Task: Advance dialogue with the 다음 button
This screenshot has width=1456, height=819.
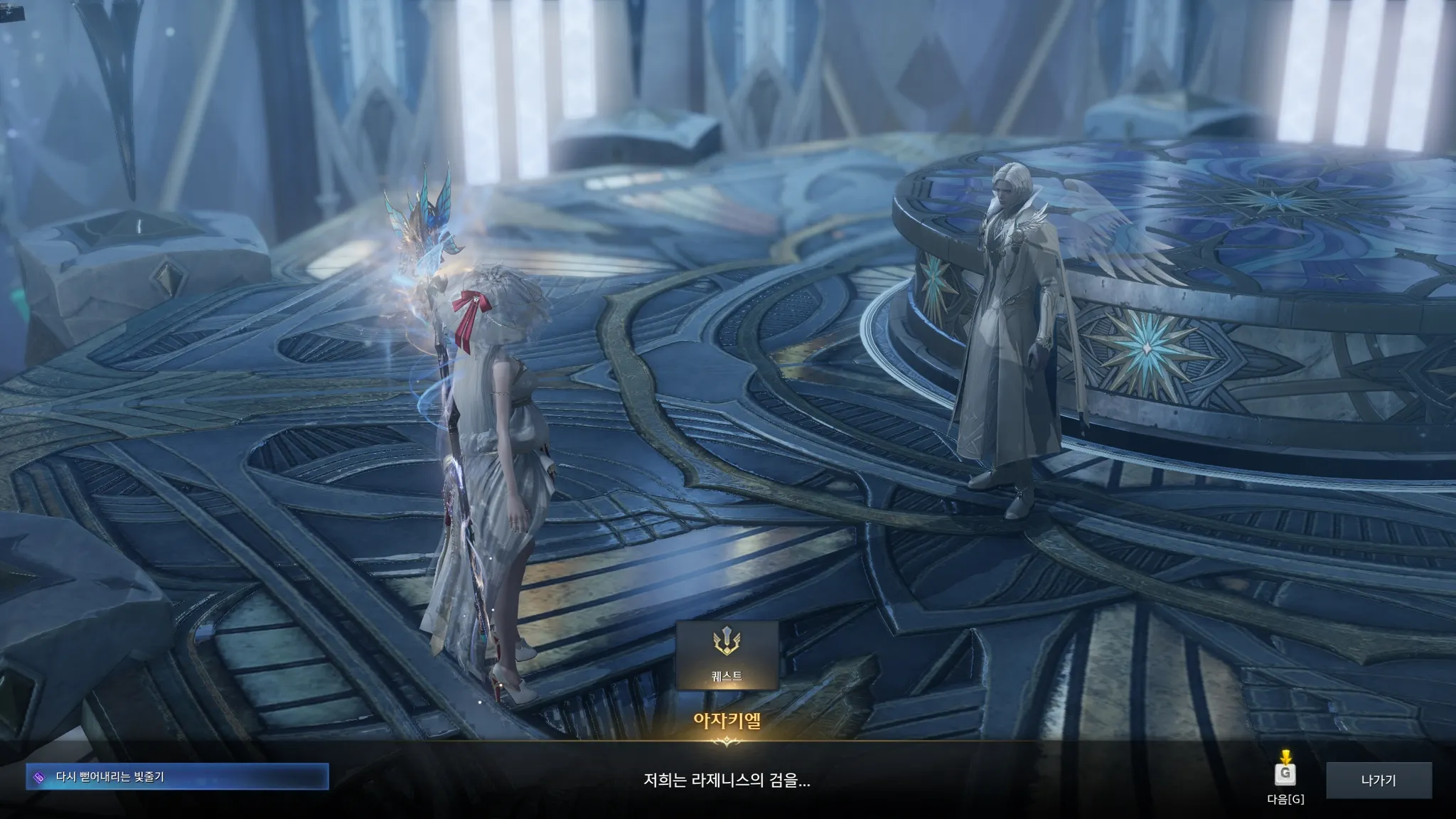Action: click(1285, 777)
